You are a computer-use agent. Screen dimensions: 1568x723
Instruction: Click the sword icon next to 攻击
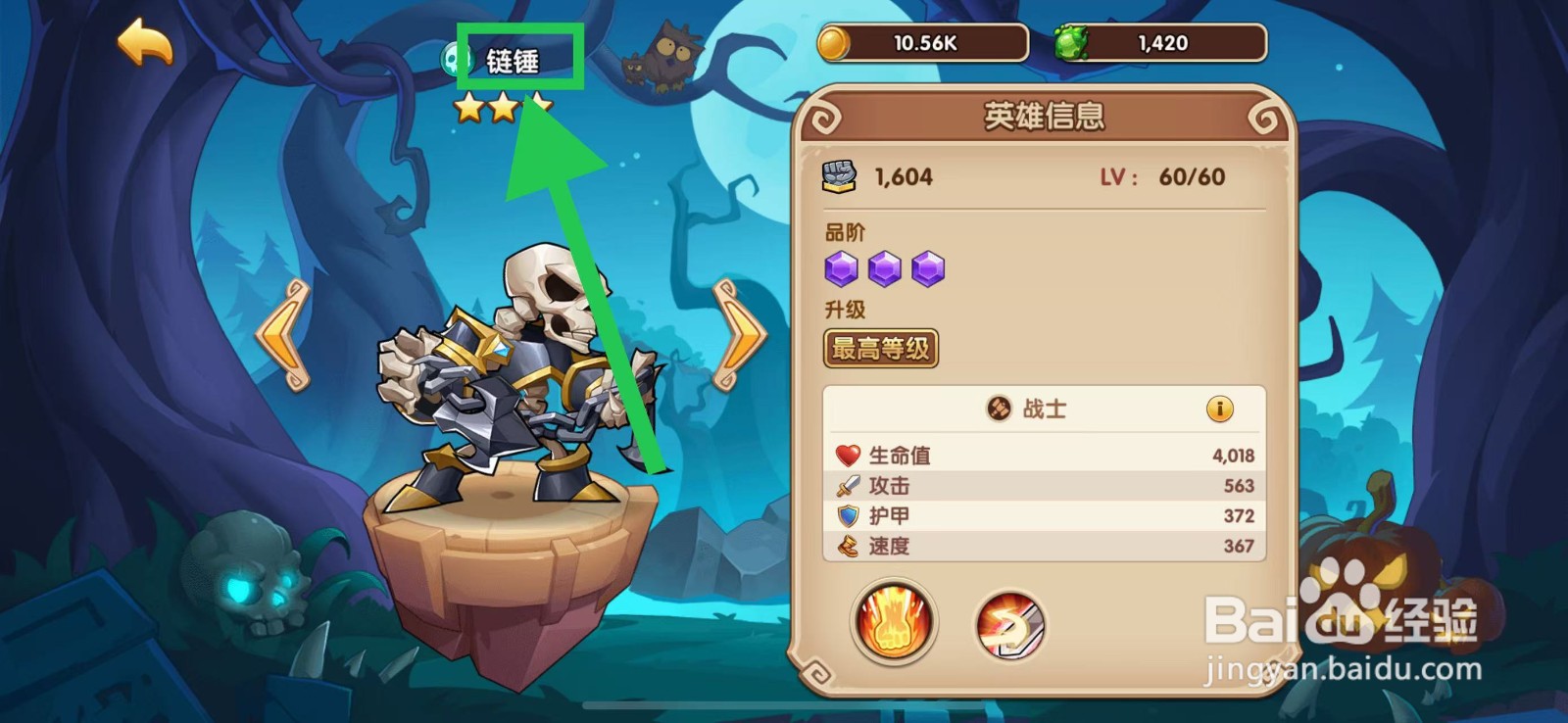coord(845,485)
